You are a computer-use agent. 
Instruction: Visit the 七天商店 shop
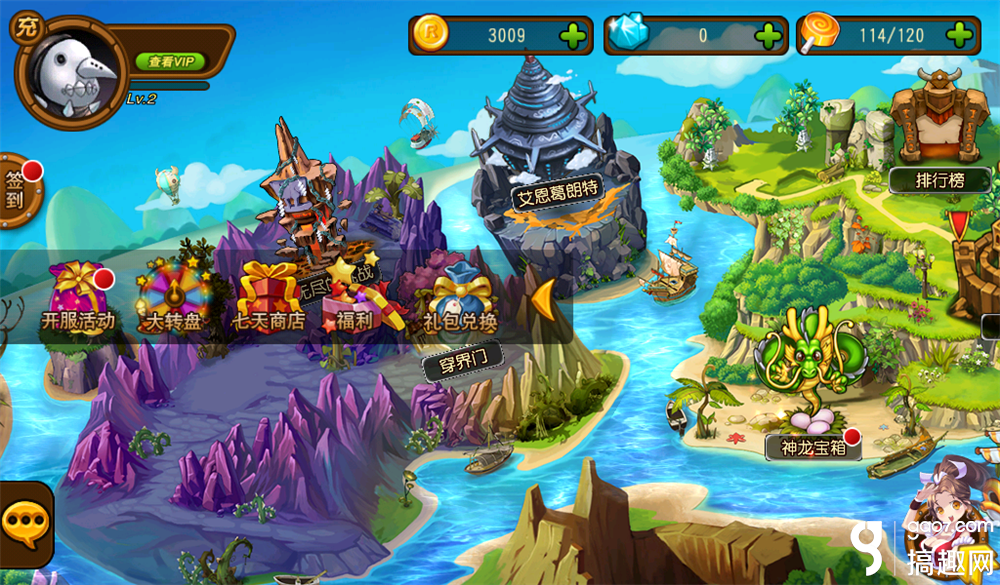[x=268, y=297]
